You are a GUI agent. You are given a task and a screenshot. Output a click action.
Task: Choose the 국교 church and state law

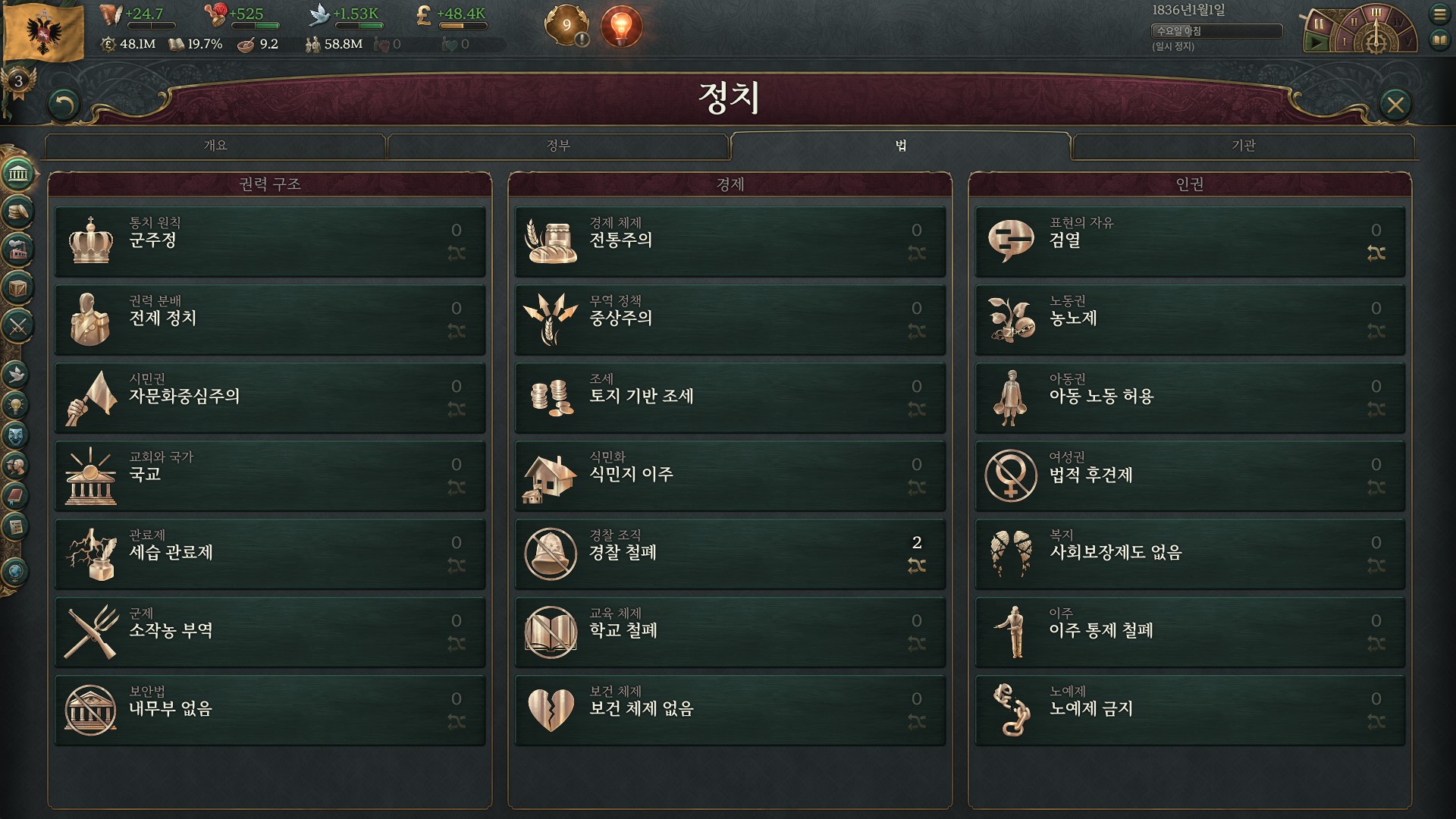pos(269,475)
